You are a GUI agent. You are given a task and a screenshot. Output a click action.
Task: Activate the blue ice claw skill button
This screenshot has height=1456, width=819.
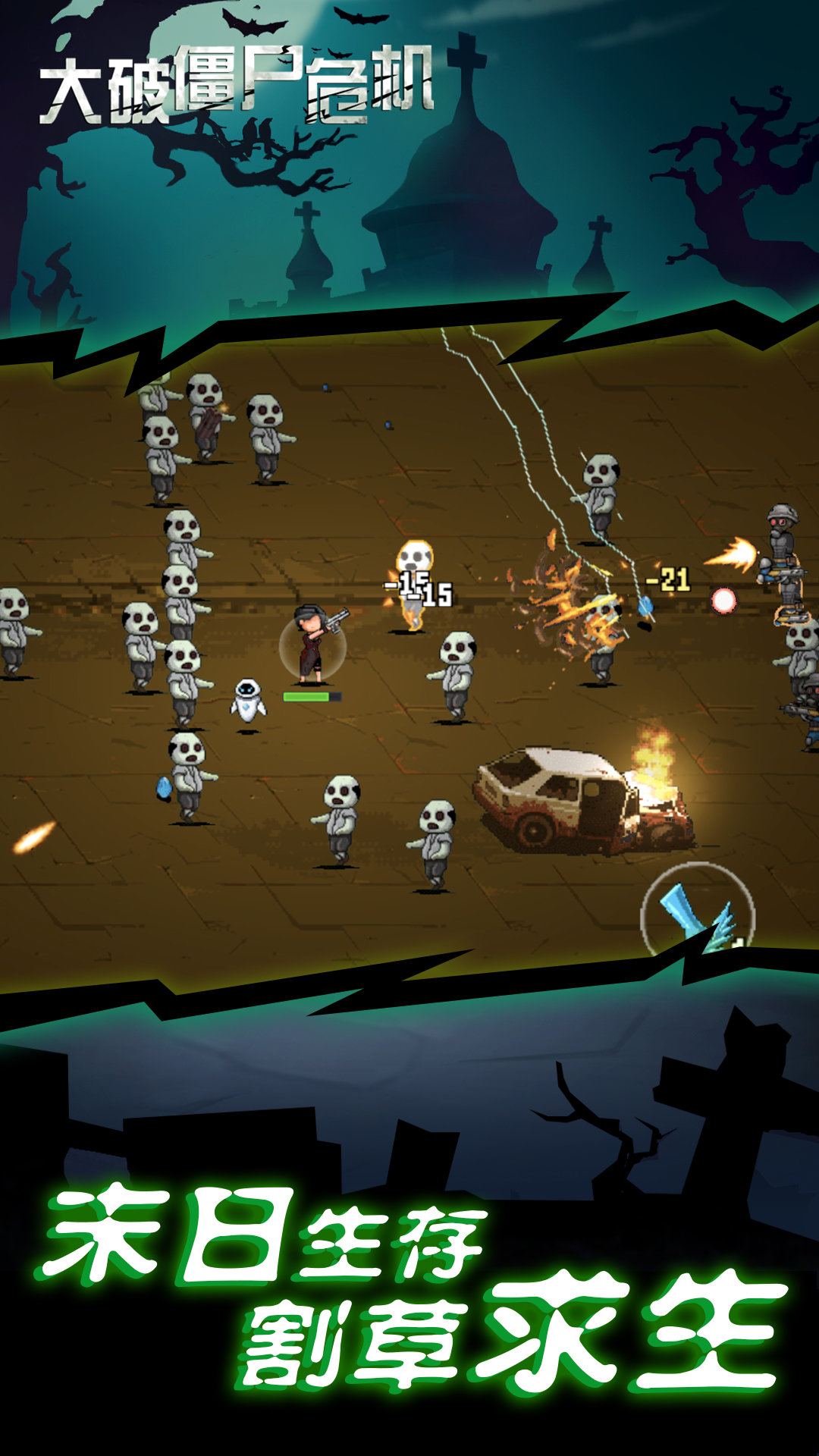(698, 914)
